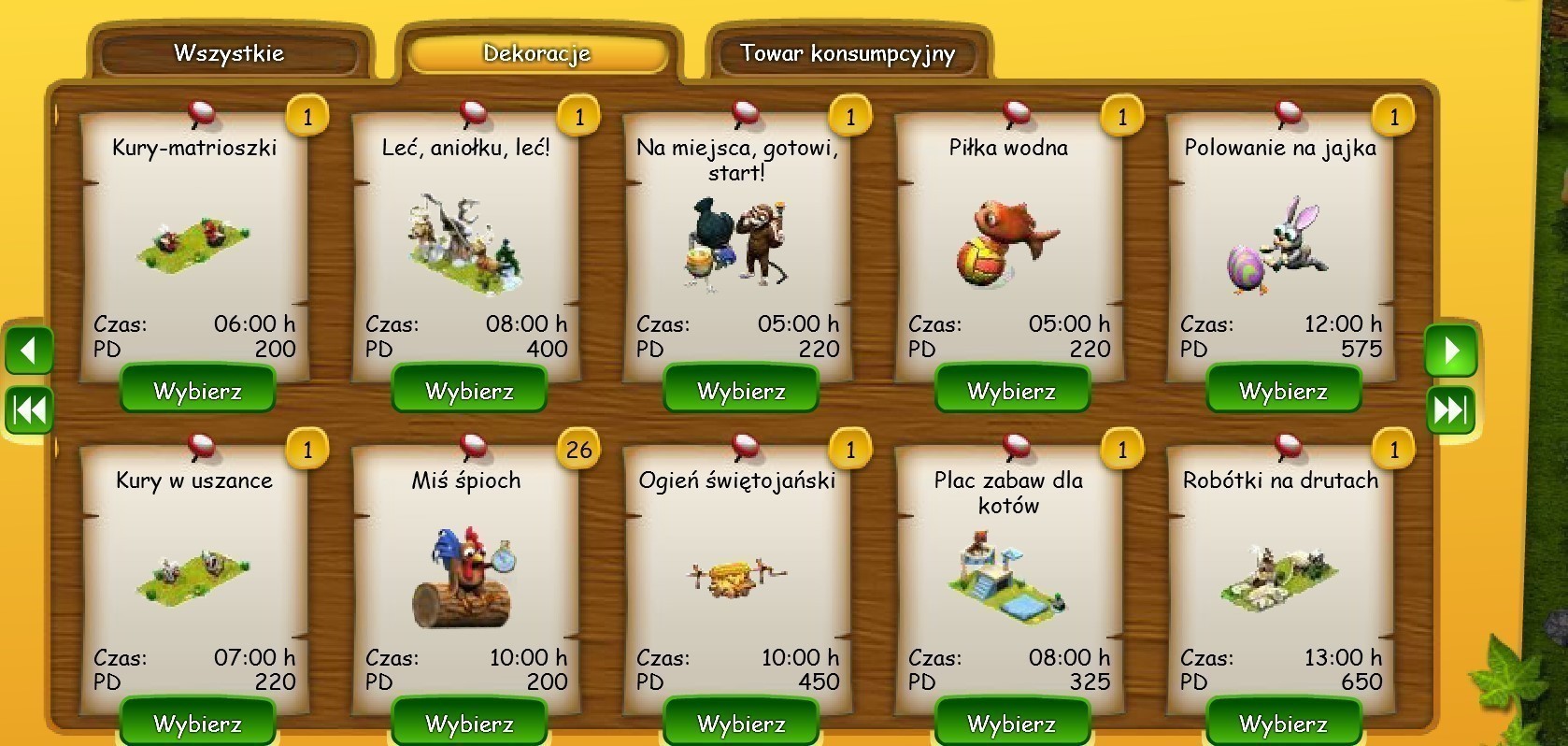The image size is (1568, 746).
Task: Click Wybierz under Miś śpioch
Action: coord(469,723)
